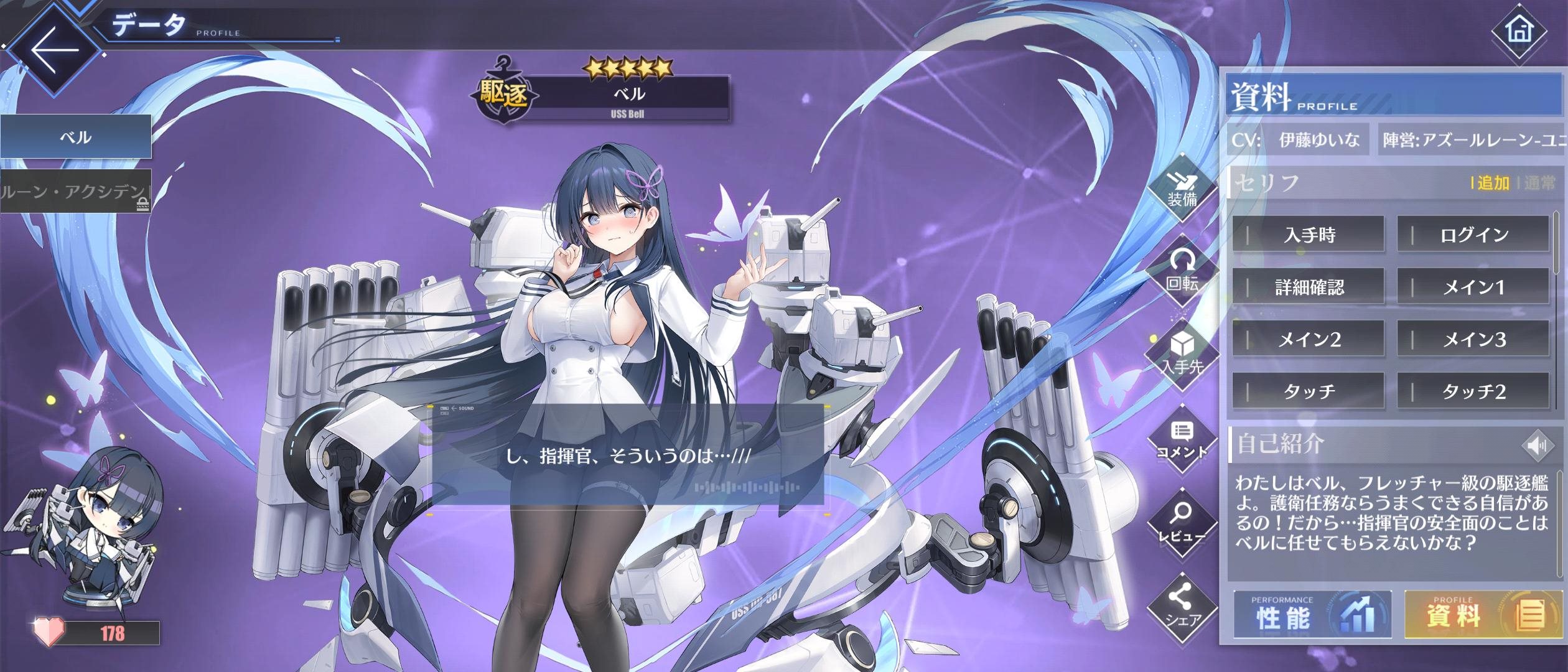Open the レビュー review view
Screen dimensions: 1568x672
1182,524
